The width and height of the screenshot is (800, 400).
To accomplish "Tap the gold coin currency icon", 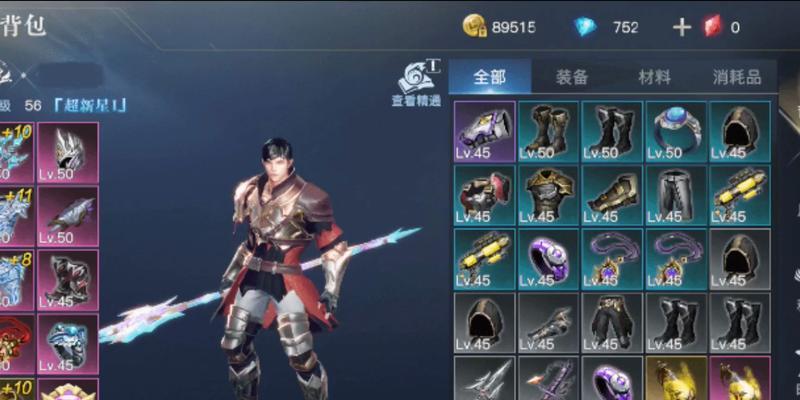I will [x=474, y=27].
